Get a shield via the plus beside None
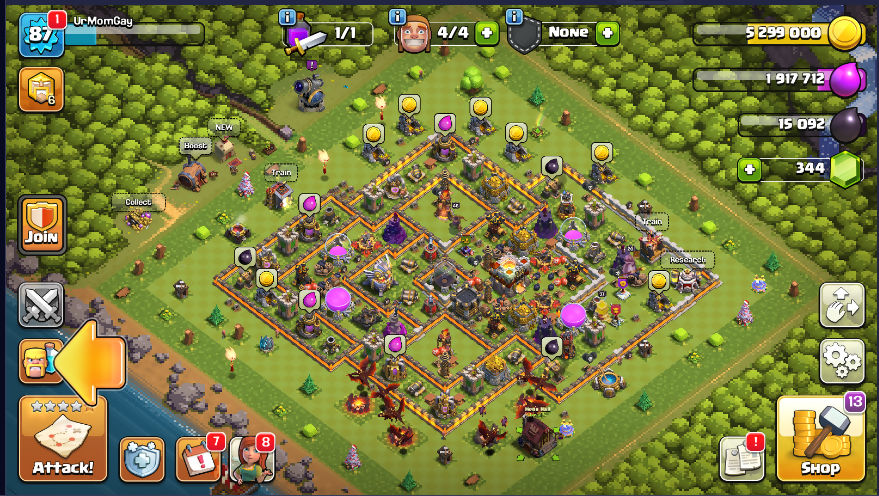 607,33
